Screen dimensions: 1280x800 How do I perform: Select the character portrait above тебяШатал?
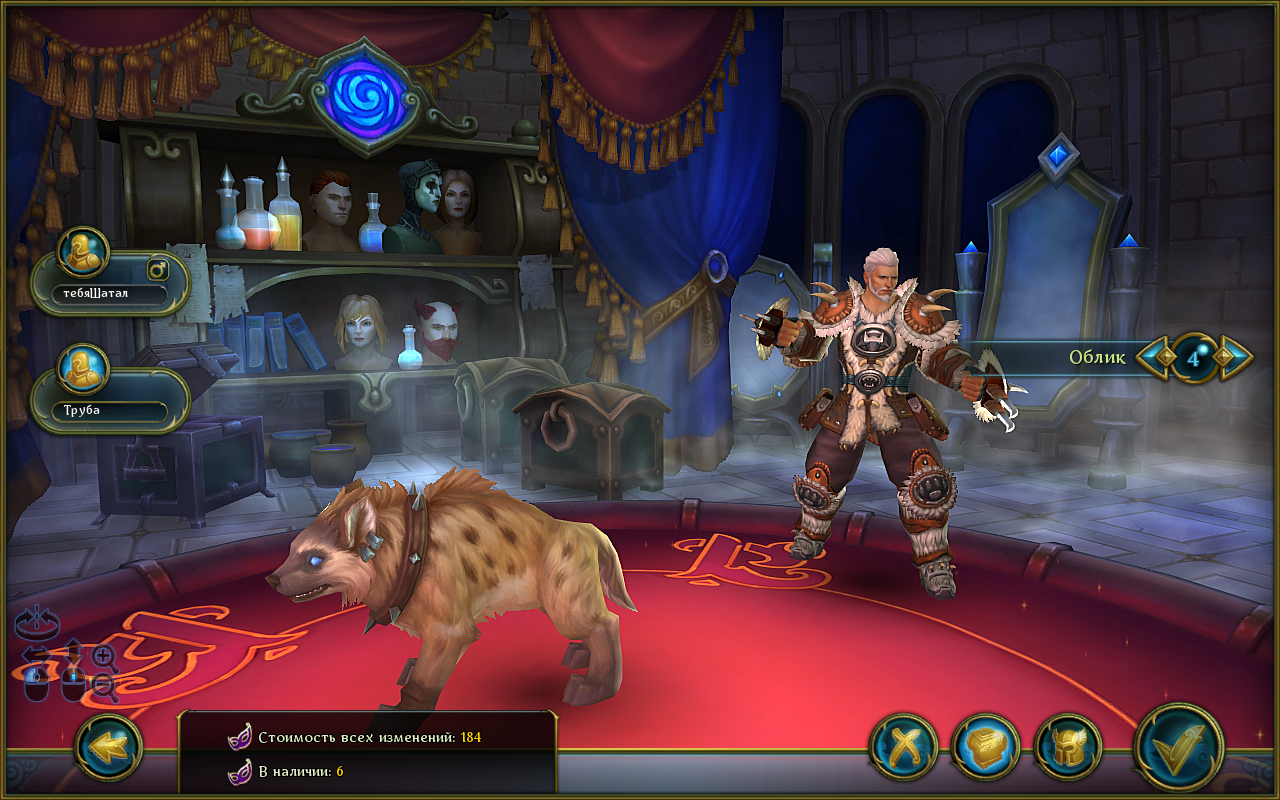click(x=83, y=254)
